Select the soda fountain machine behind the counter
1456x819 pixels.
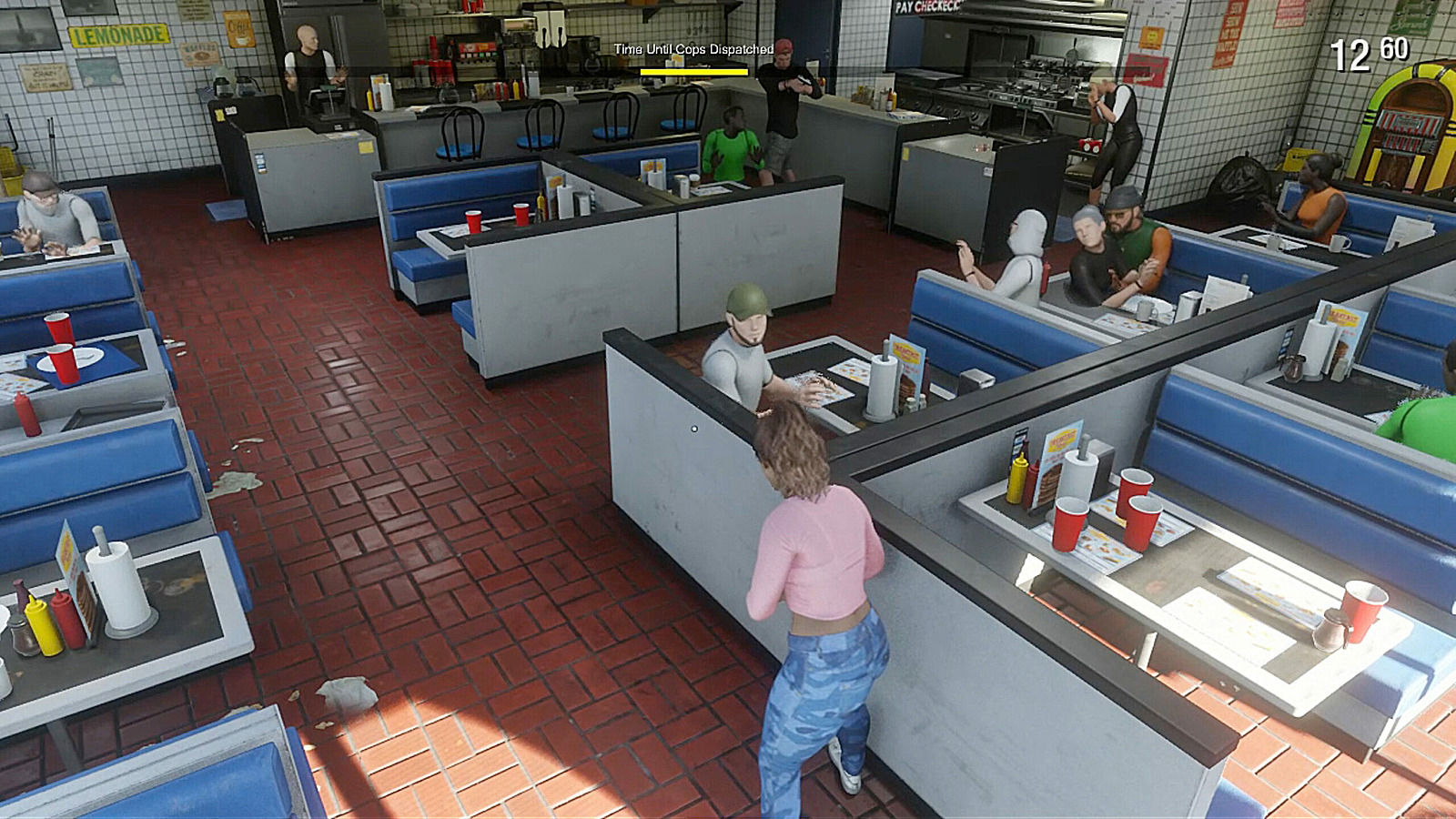(475, 55)
